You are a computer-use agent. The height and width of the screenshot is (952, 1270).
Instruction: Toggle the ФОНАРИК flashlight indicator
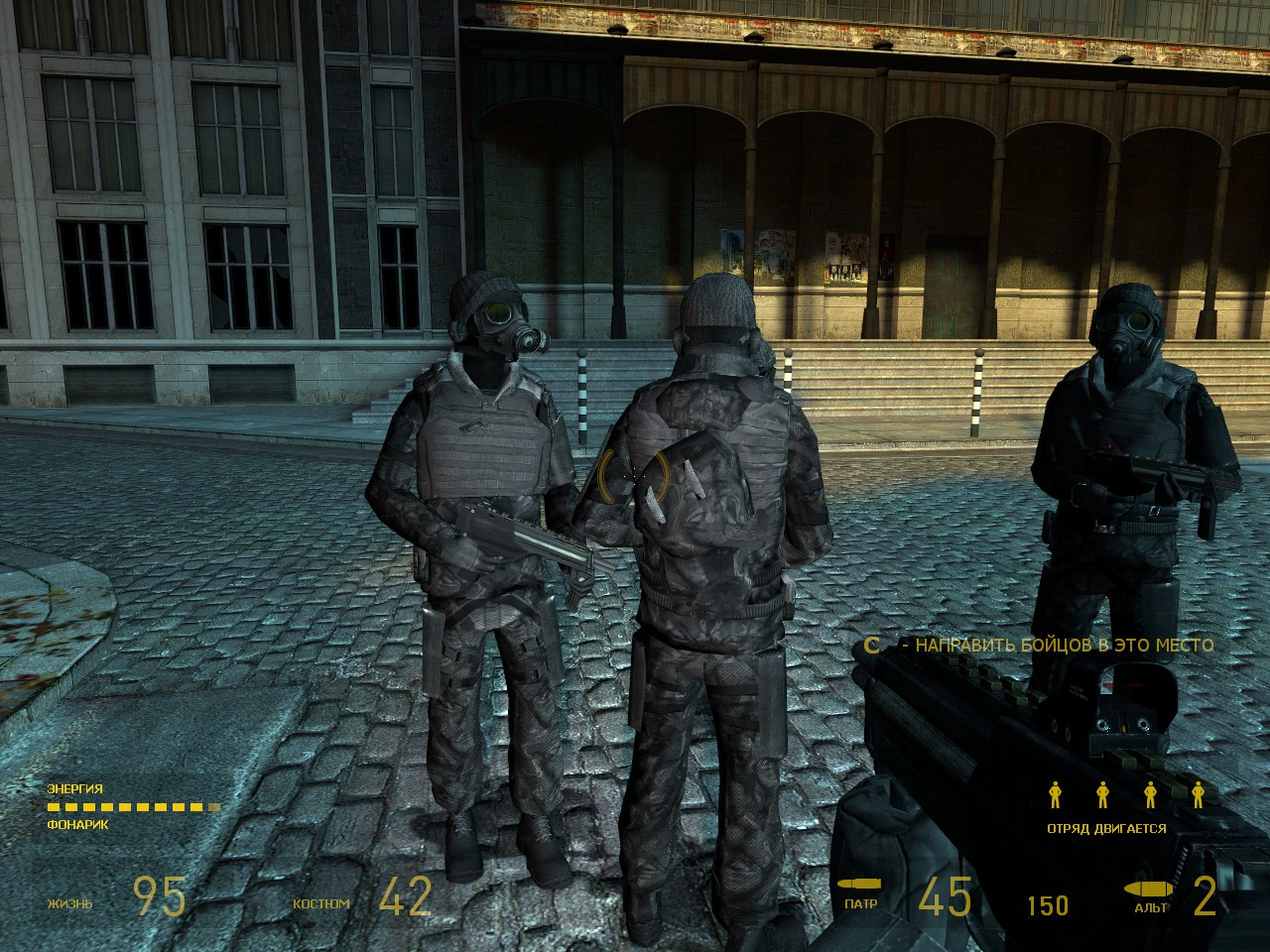click(x=78, y=823)
